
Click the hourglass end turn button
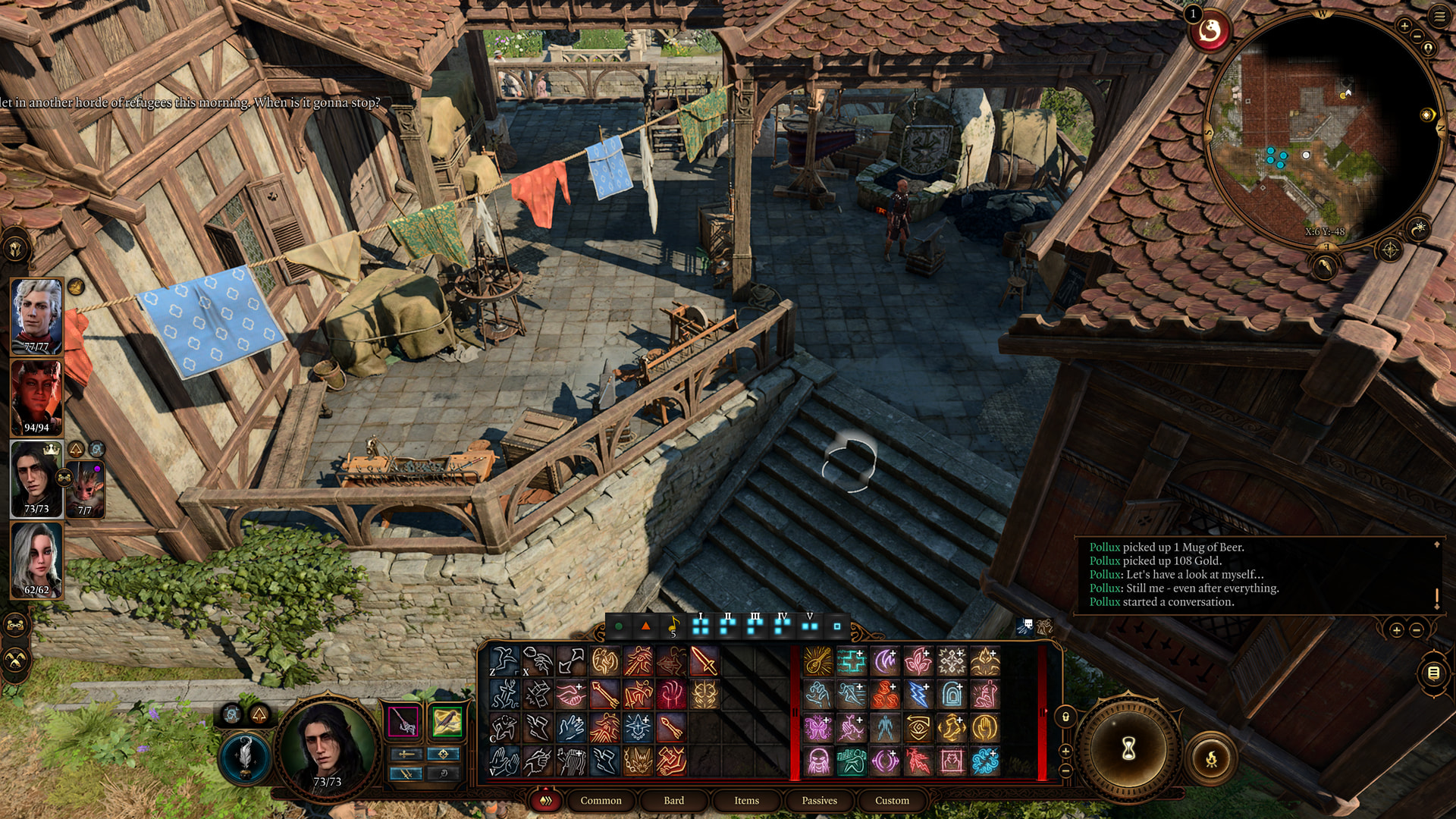coord(1128,750)
